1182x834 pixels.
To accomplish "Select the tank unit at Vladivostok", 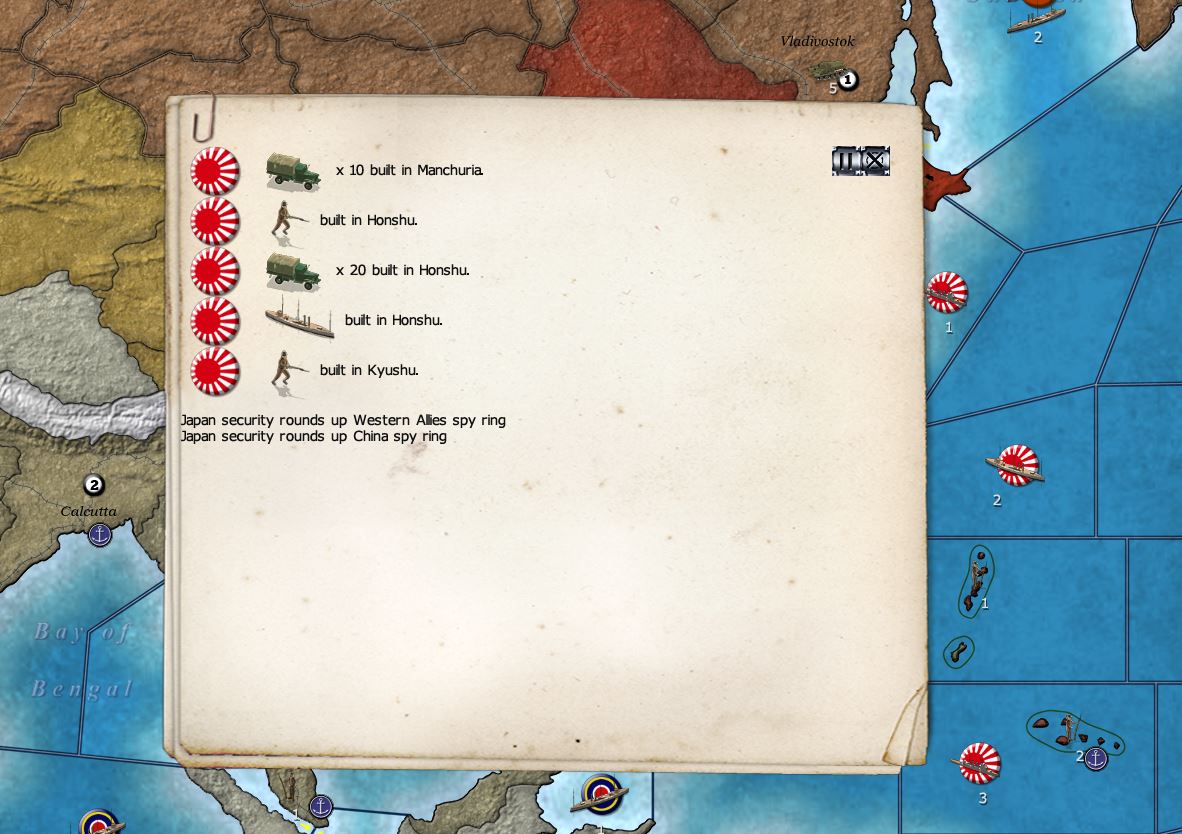I will (826, 71).
